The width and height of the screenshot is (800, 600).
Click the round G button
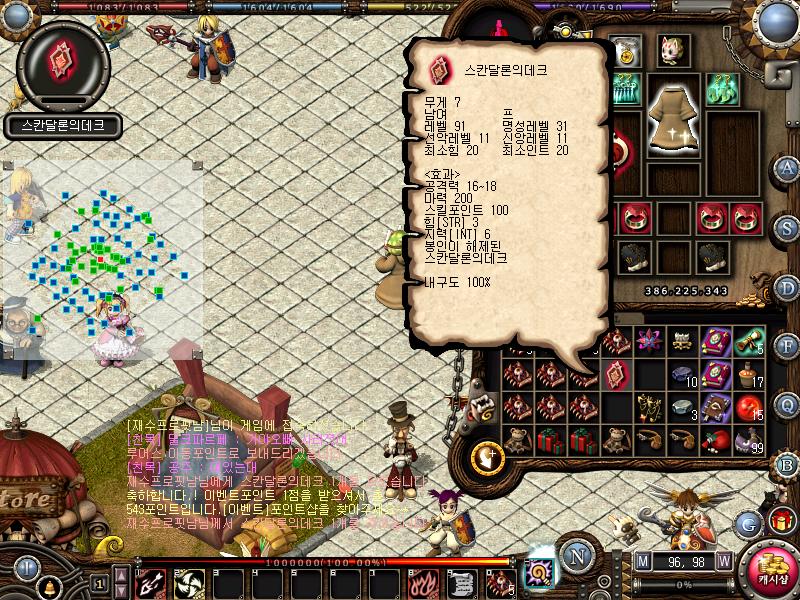748,523
